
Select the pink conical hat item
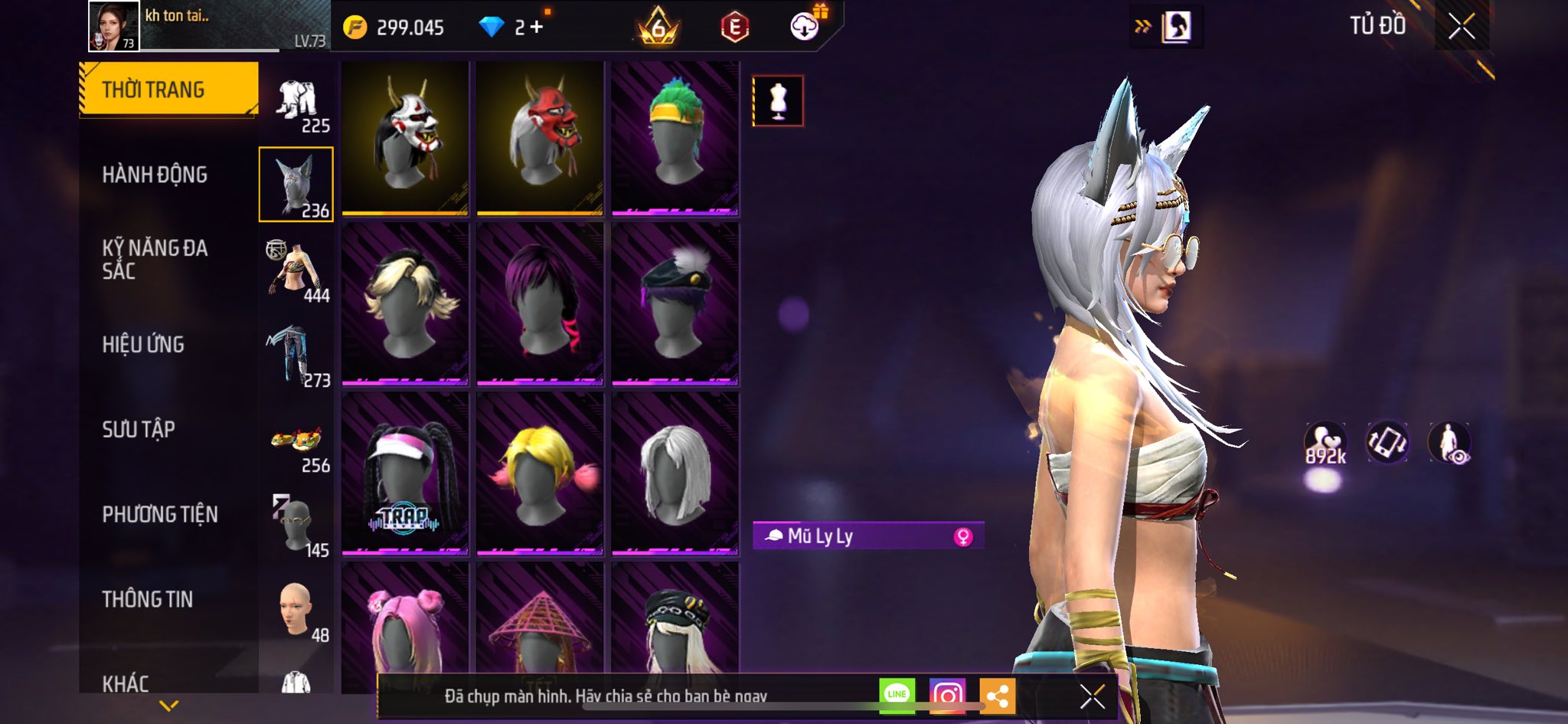coord(540,624)
